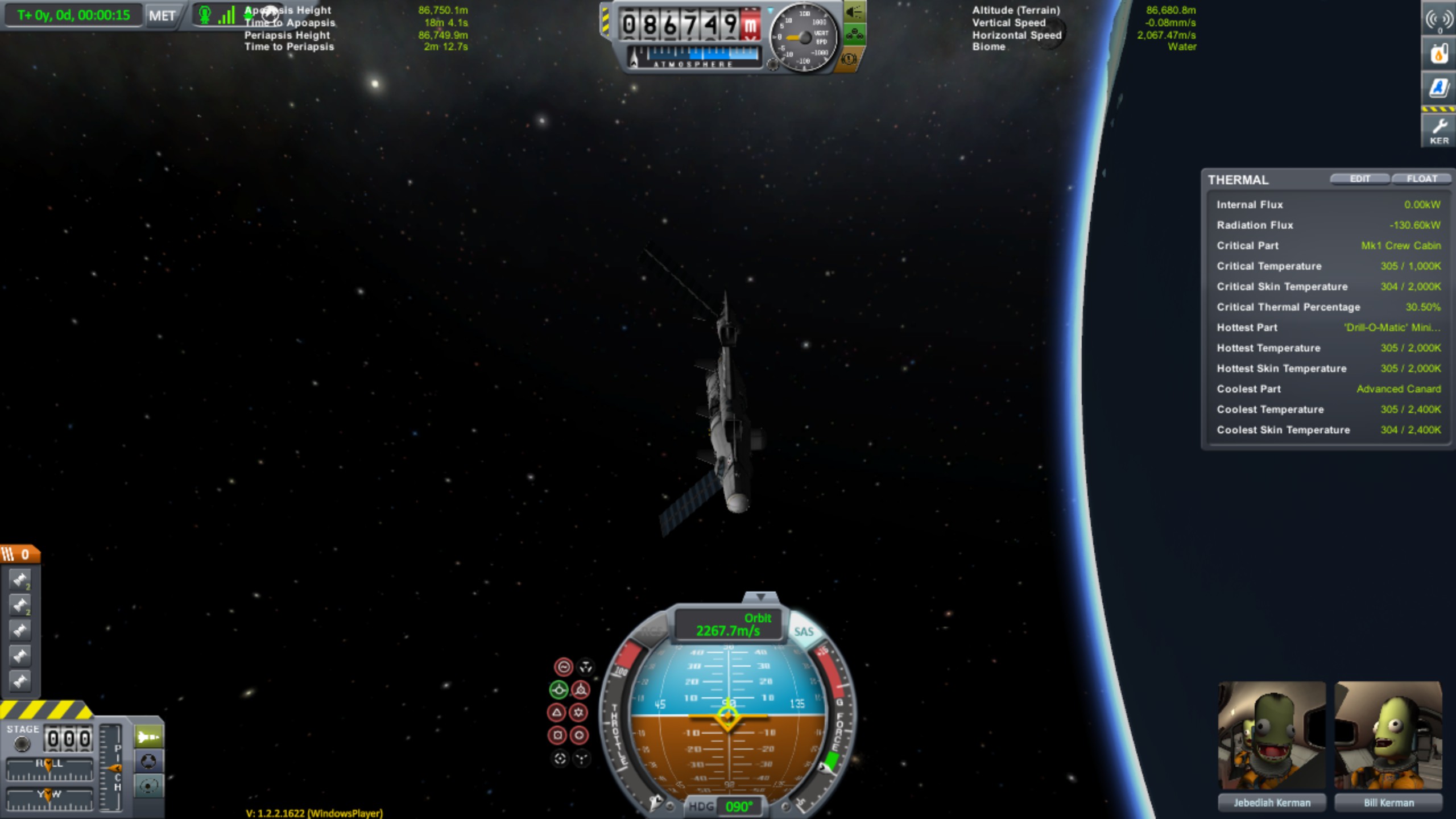Switch to map view with orbit button
This screenshot has height=819, width=1456.
click(148, 786)
